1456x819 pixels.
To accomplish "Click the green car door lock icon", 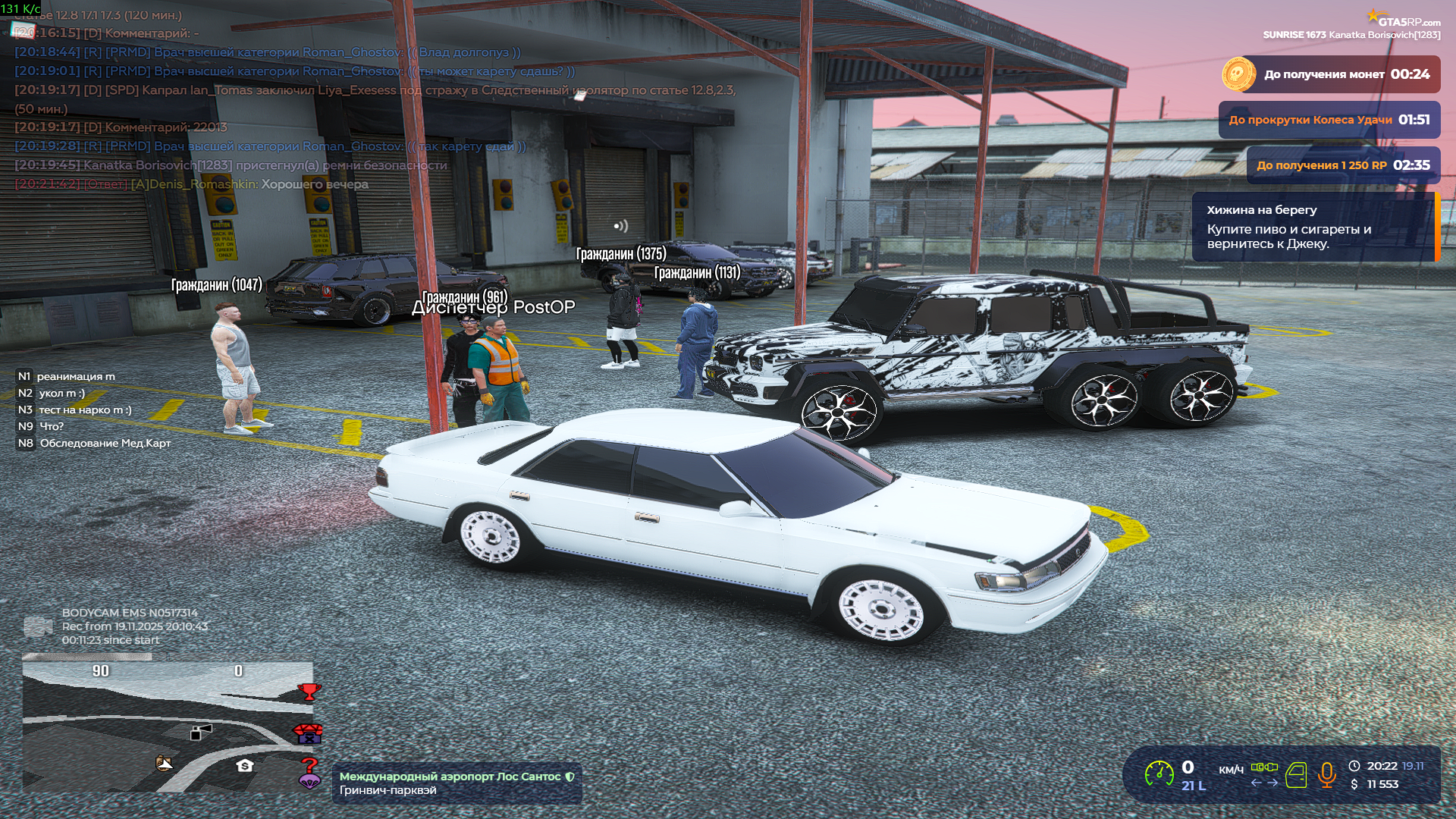I will [x=1296, y=775].
